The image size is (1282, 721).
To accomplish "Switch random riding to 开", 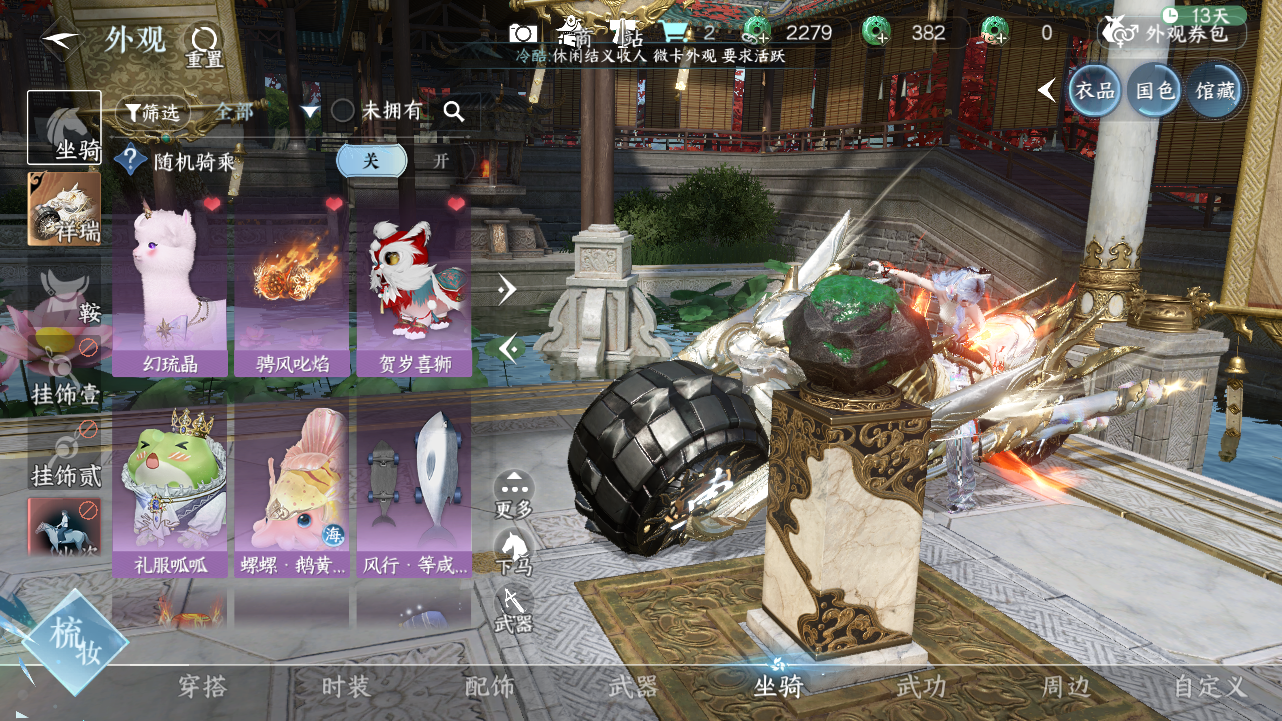I will (442, 160).
